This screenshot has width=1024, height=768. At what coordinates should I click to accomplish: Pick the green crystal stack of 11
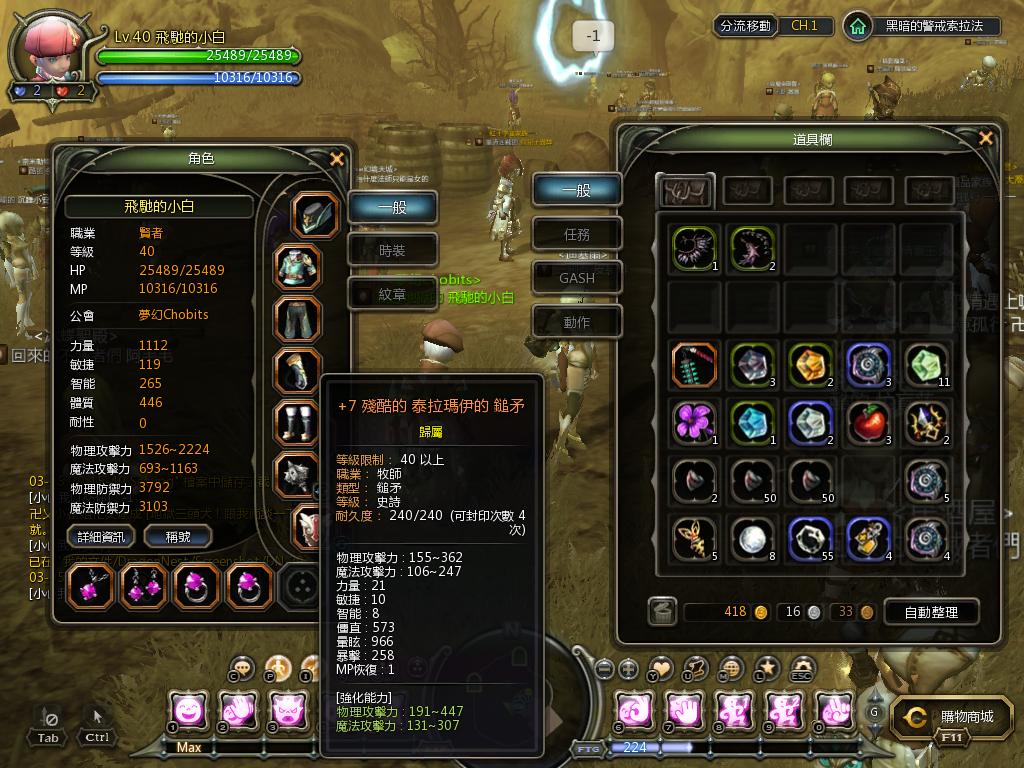[928, 365]
